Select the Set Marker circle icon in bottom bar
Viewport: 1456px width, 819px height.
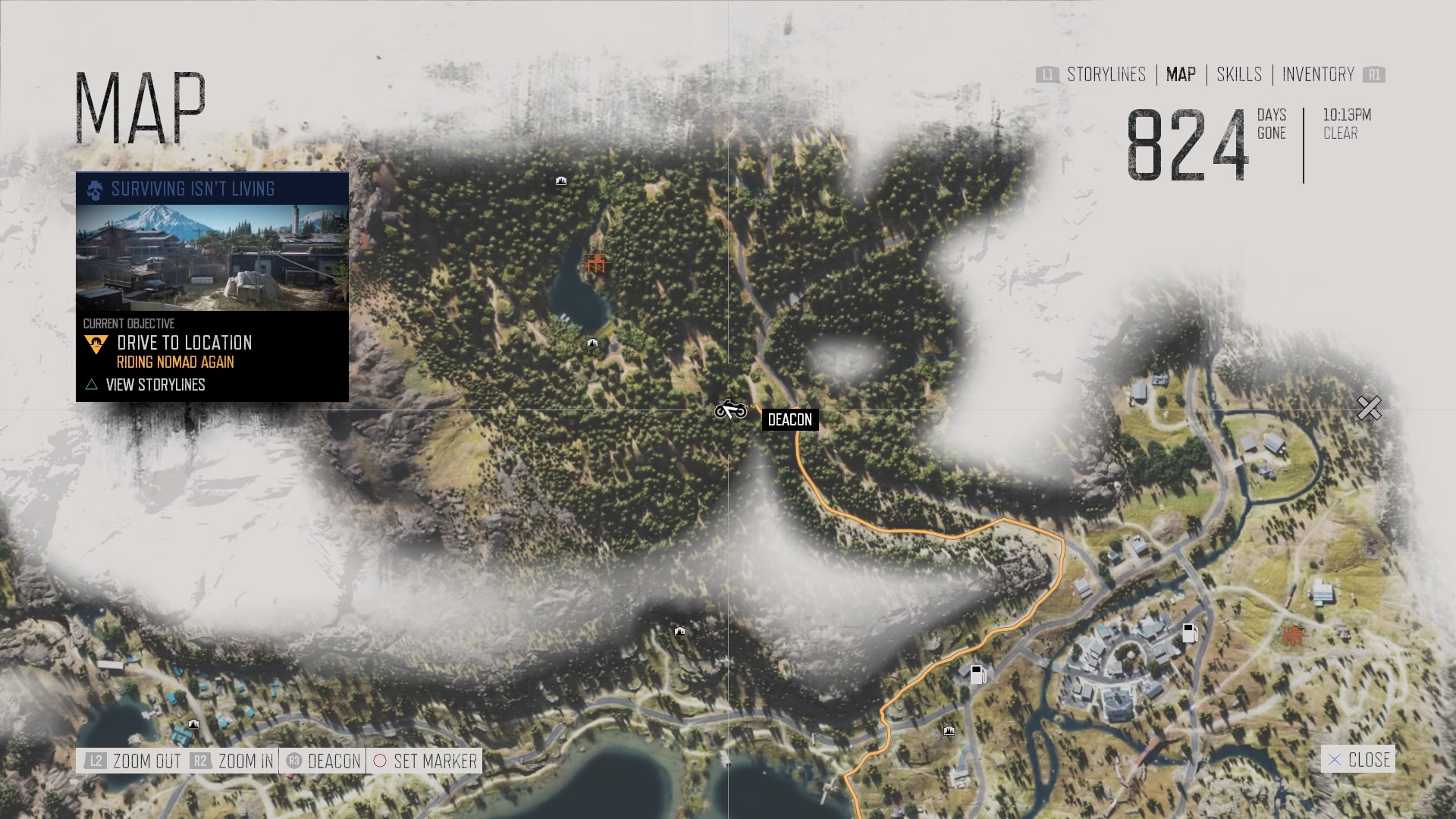tap(381, 761)
